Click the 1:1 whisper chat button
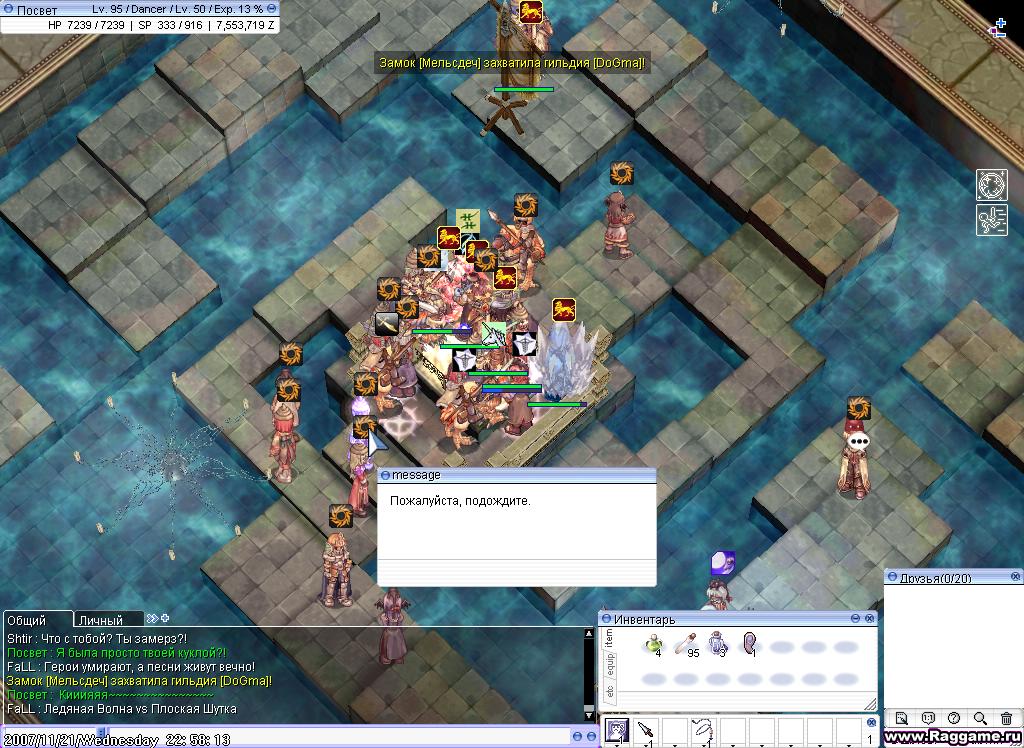Viewport: 1024px width, 748px height. [x=928, y=718]
